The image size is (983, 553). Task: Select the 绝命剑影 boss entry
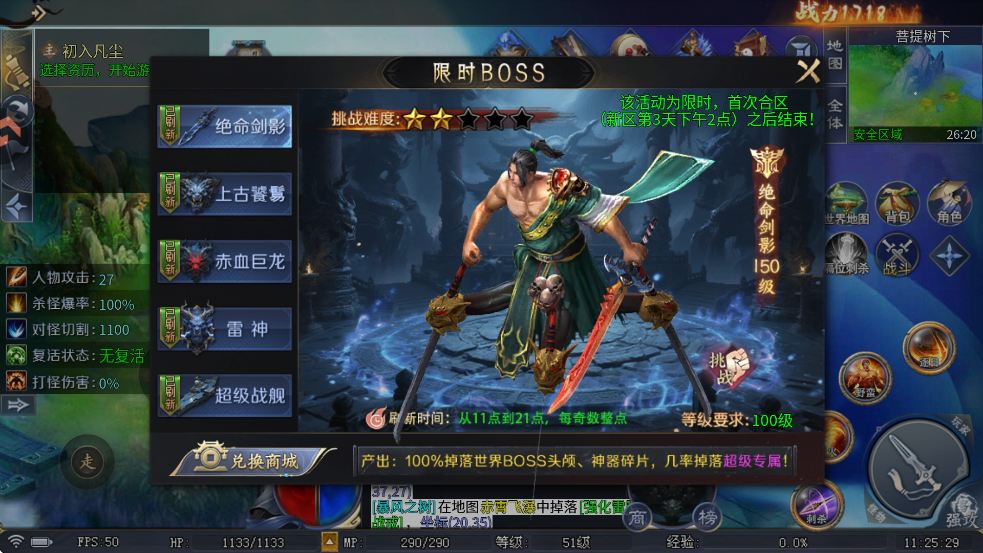(225, 127)
